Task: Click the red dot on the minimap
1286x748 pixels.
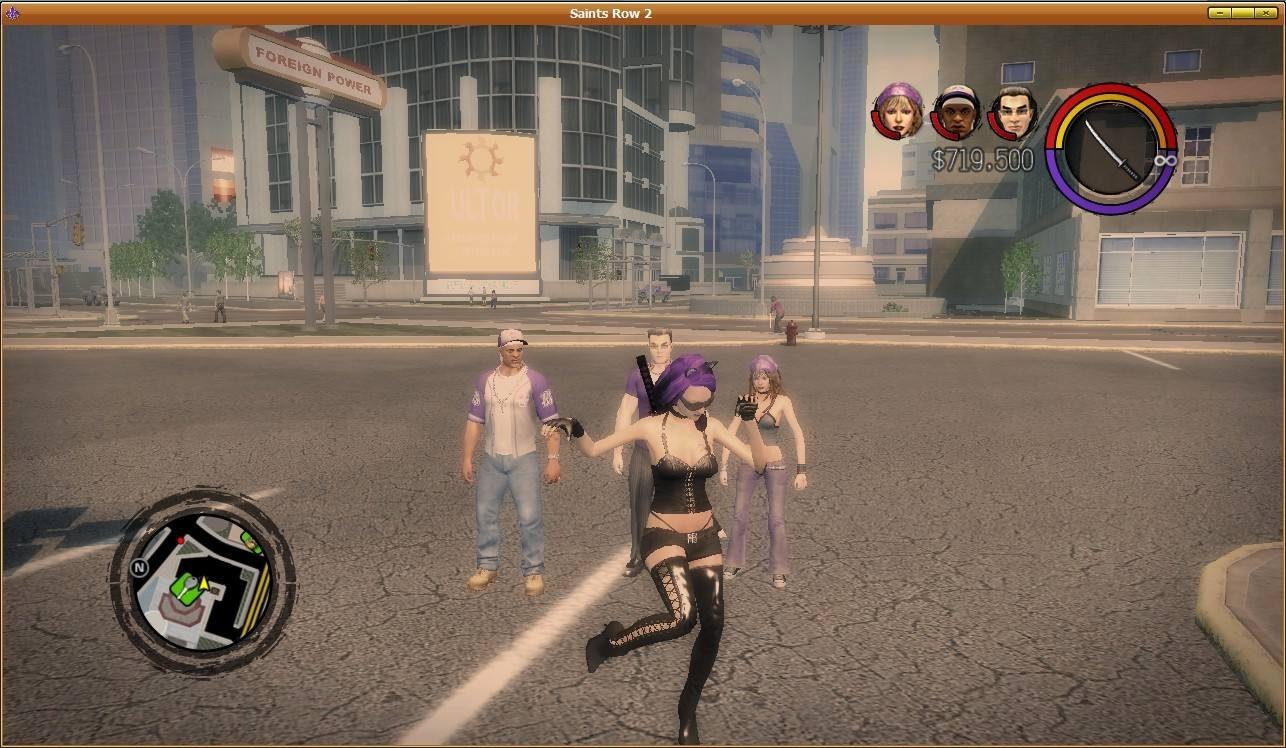Action: click(181, 541)
